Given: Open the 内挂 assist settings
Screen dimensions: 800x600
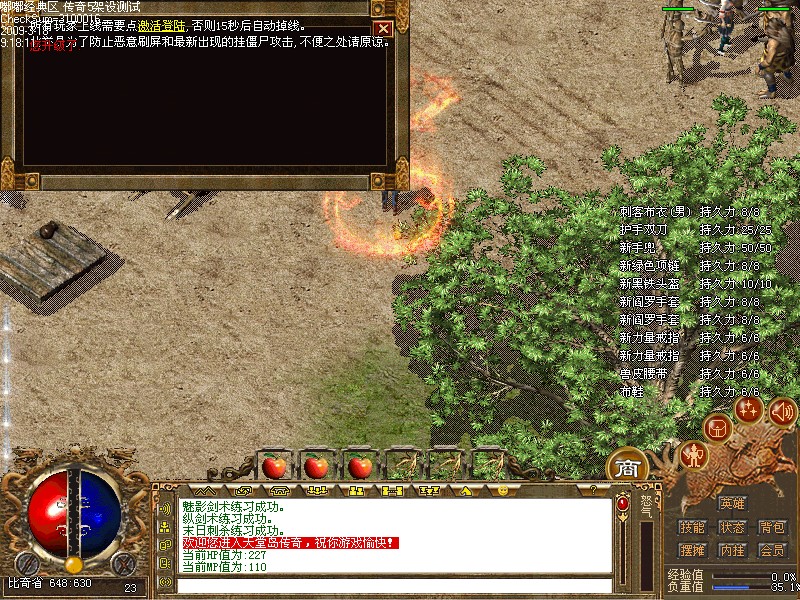Looking at the screenshot, I should point(732,550).
